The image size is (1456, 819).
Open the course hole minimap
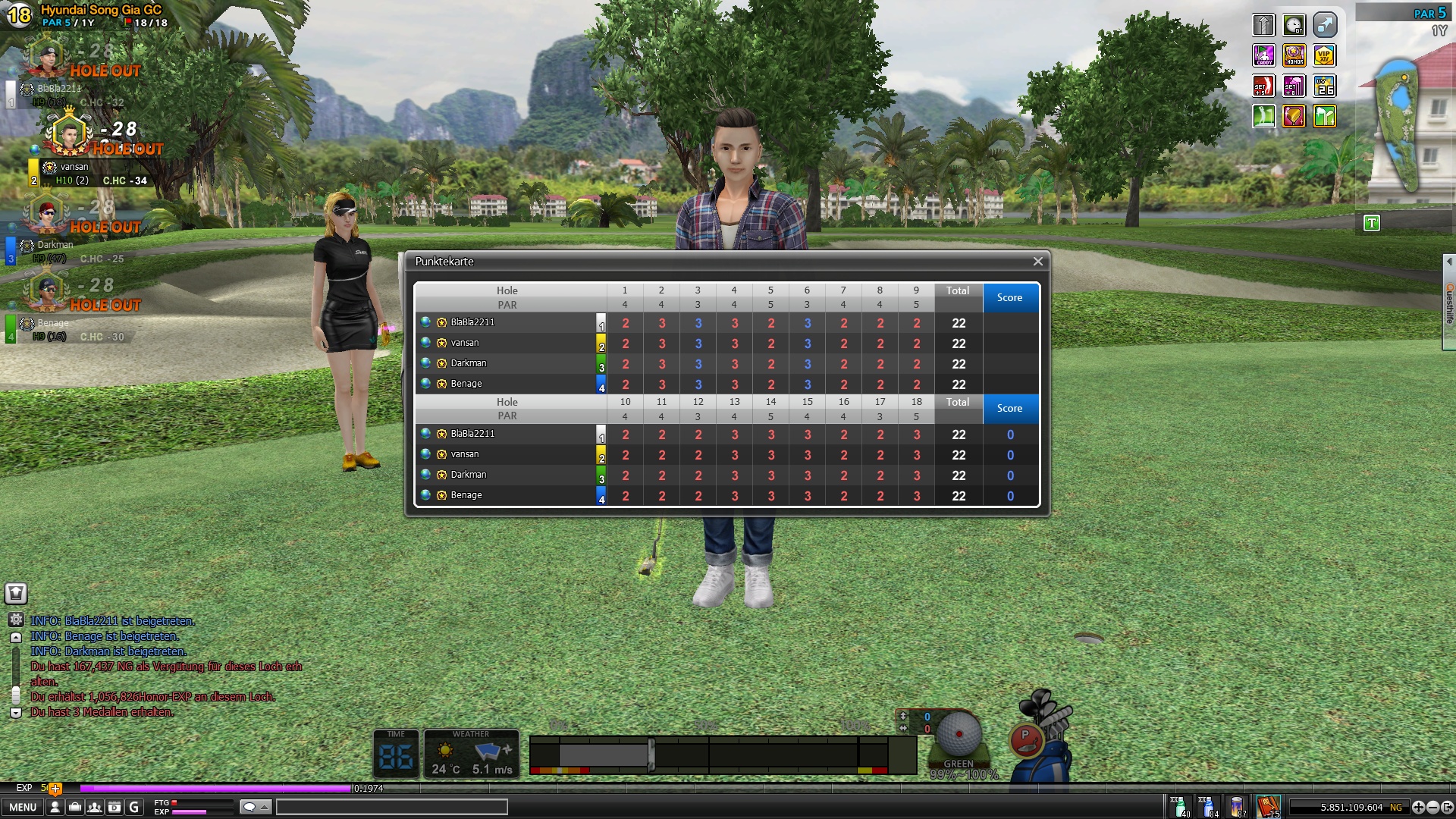point(1399,125)
